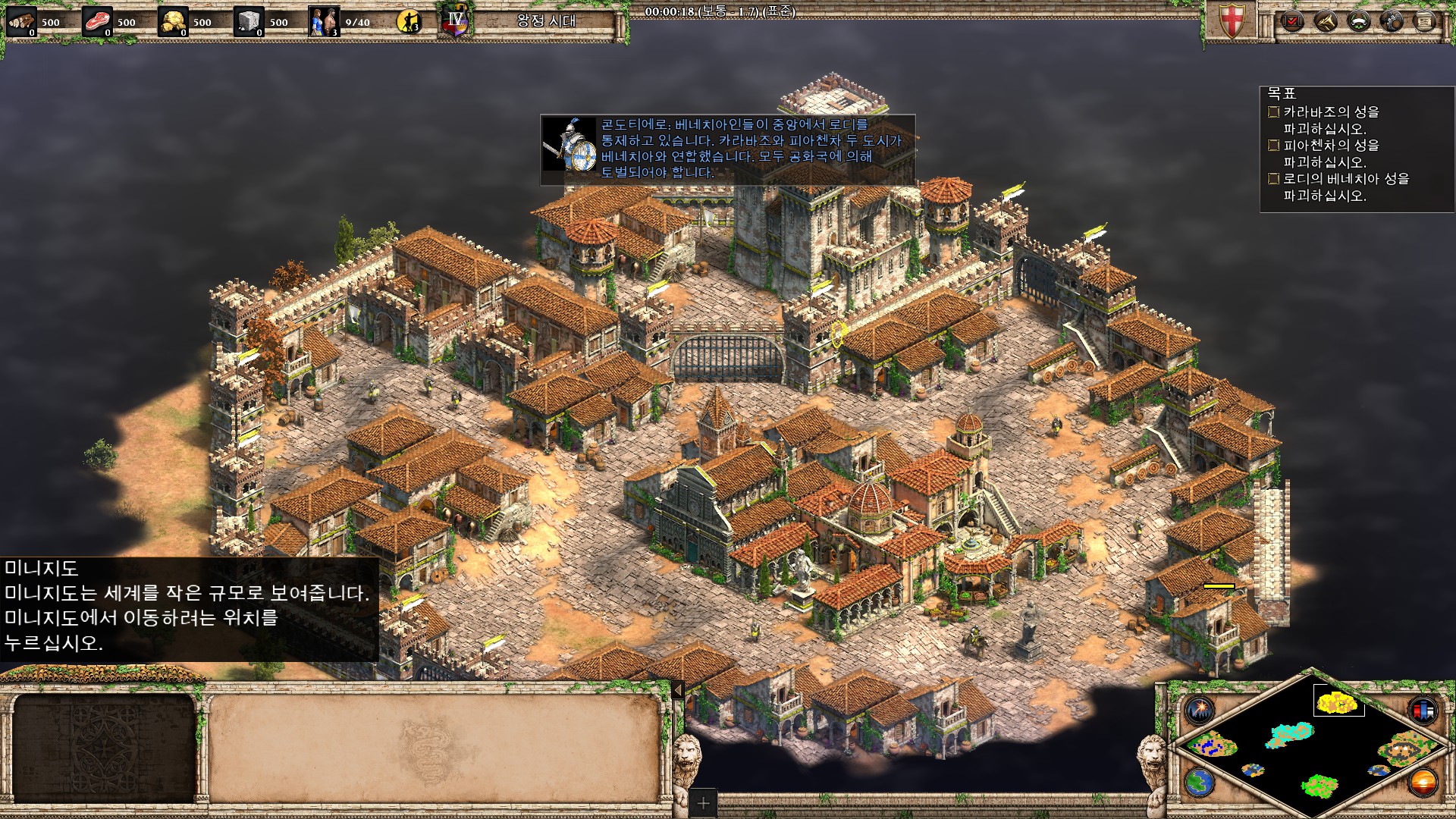Screen dimensions: 1456x819
Task: Click the population villager icon
Action: pyautogui.click(x=324, y=22)
